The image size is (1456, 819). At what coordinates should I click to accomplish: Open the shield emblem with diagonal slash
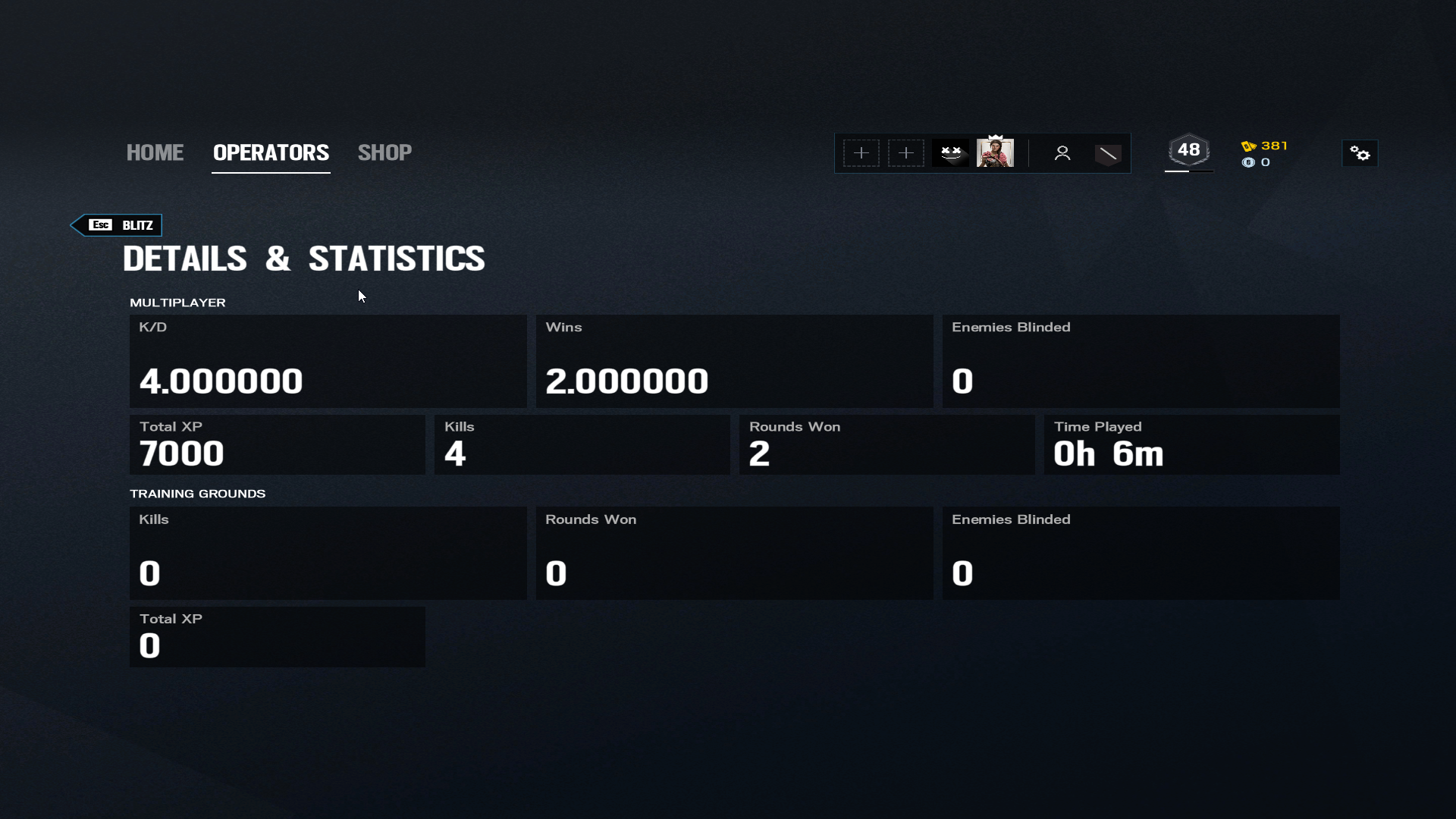[x=1108, y=154]
